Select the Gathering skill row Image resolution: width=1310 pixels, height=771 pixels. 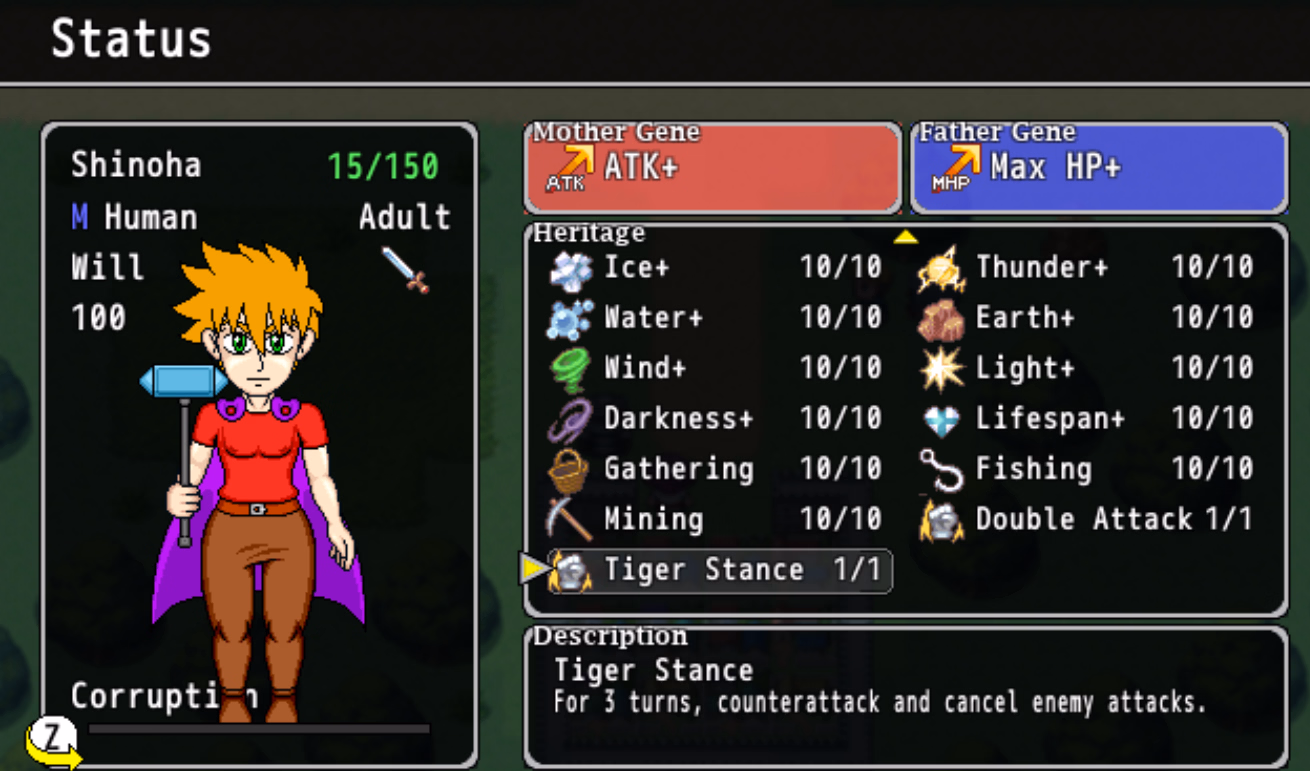point(716,469)
